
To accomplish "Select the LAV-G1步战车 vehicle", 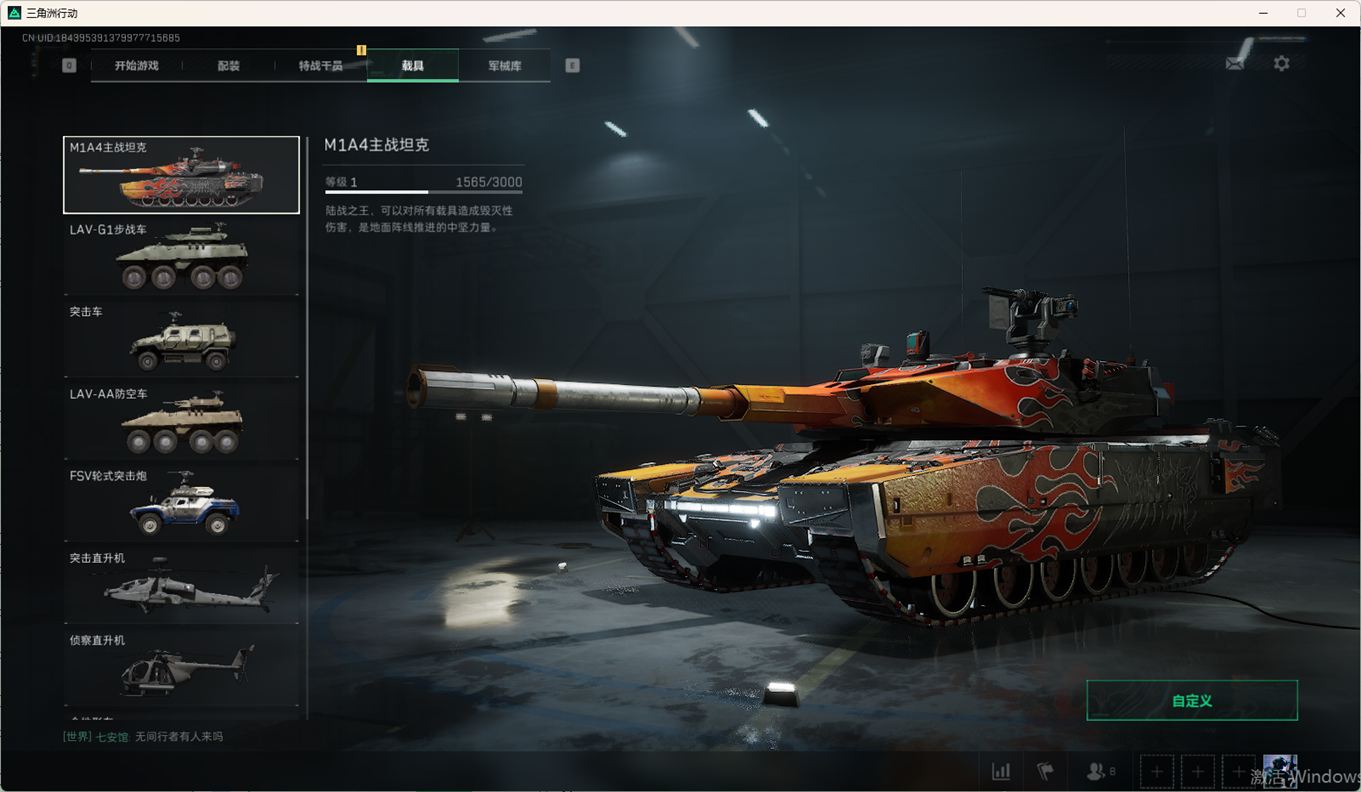I will pyautogui.click(x=181, y=256).
